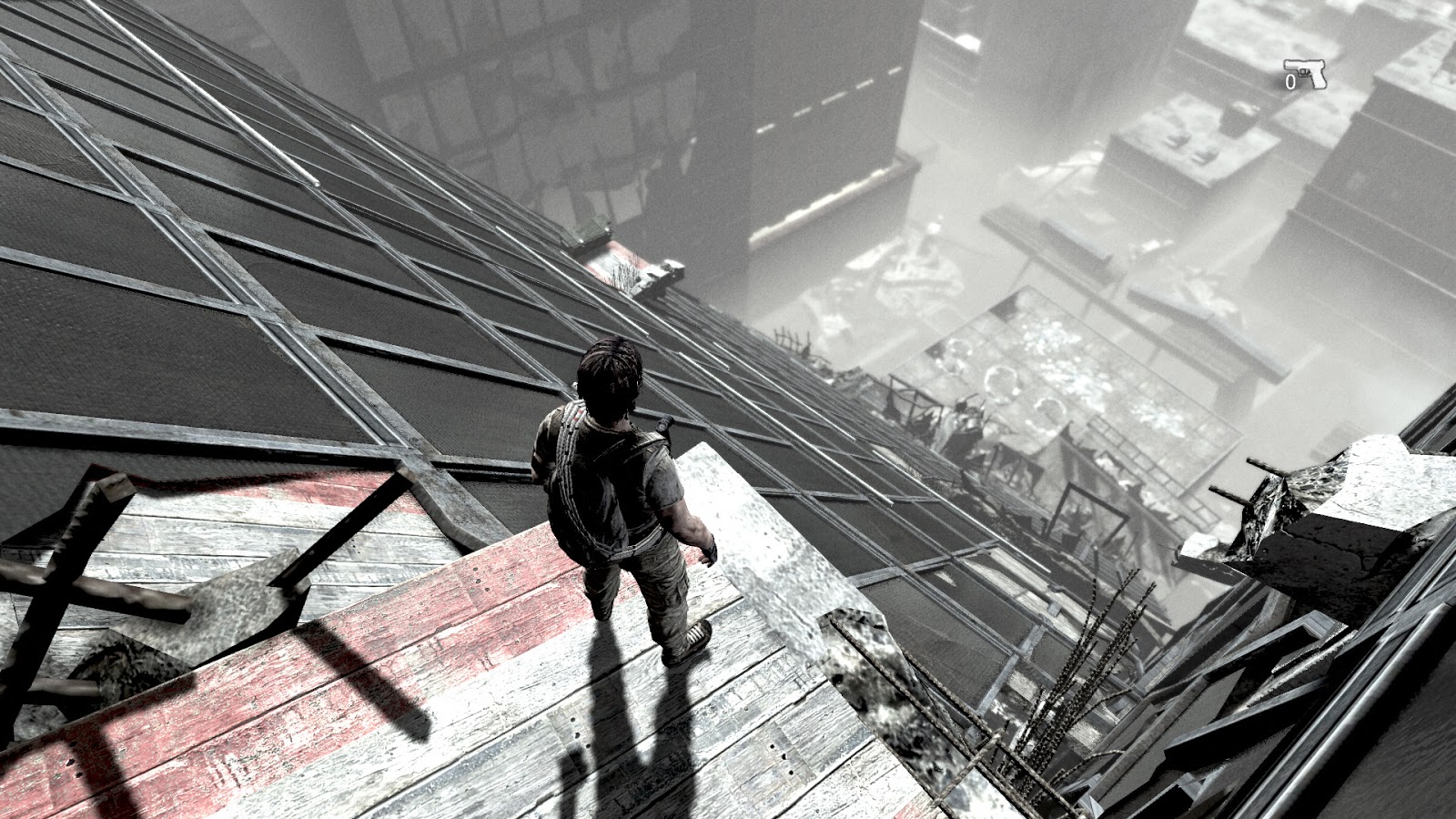Viewport: 1456px width, 819px height.
Task: Click the trigger guard of the HUD pistol
Action: (1303, 72)
